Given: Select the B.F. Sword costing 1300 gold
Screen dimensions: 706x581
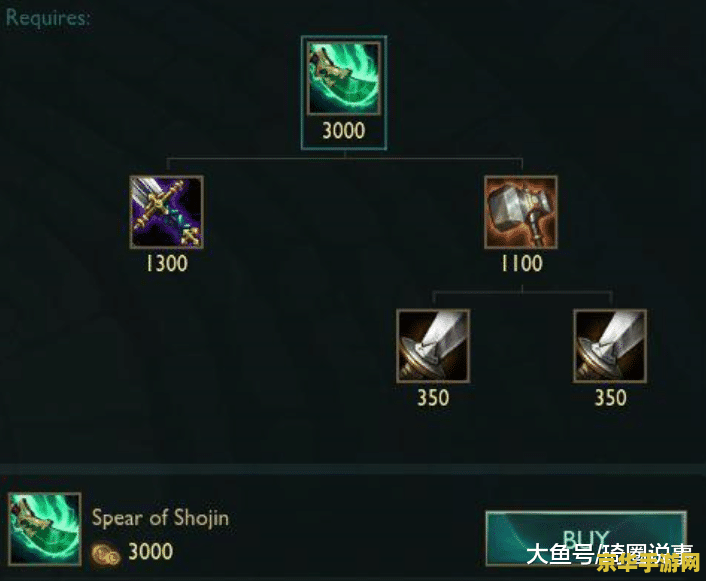Looking at the screenshot, I should 166,212.
